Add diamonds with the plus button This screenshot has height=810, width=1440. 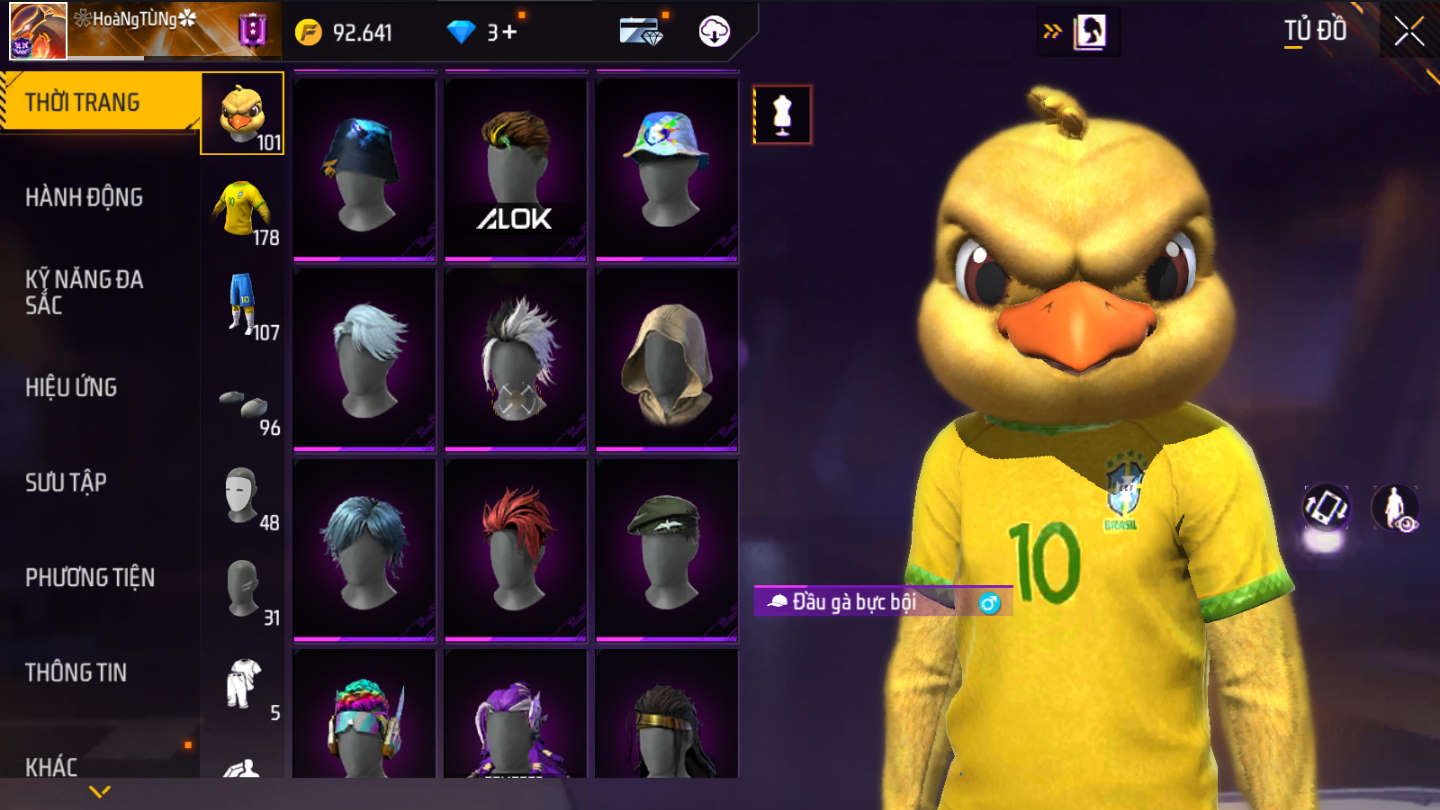[x=509, y=32]
